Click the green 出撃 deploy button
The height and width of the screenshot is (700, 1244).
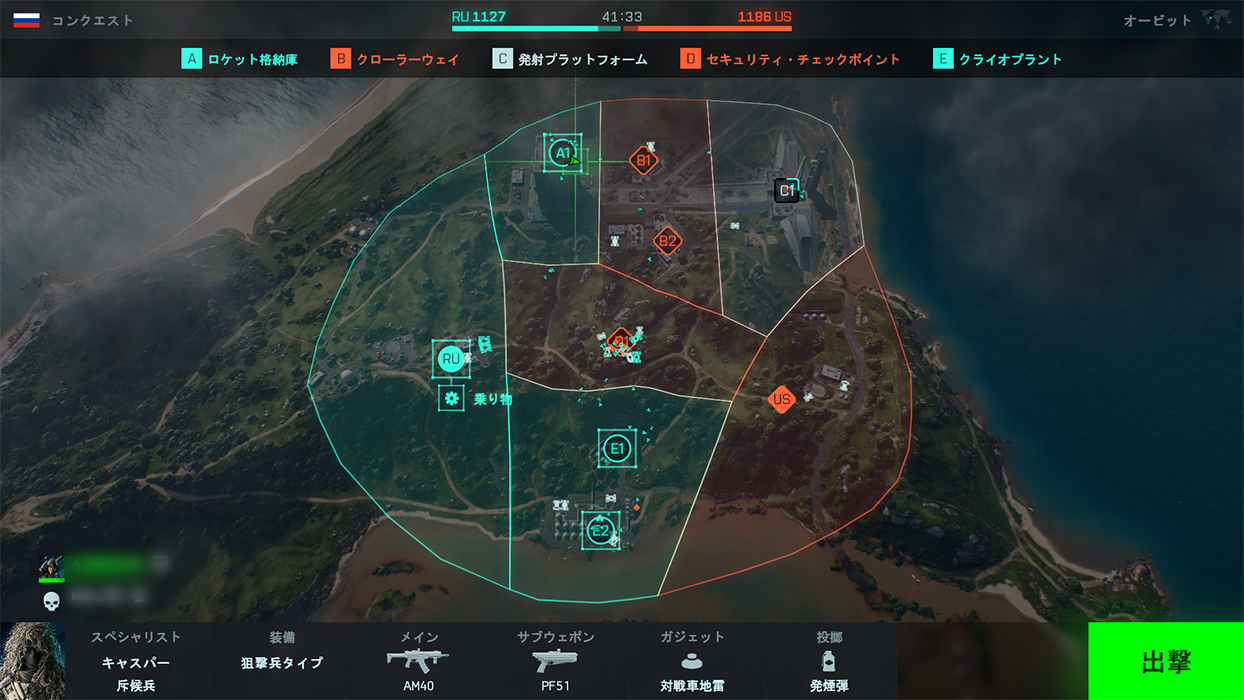tap(1165, 661)
